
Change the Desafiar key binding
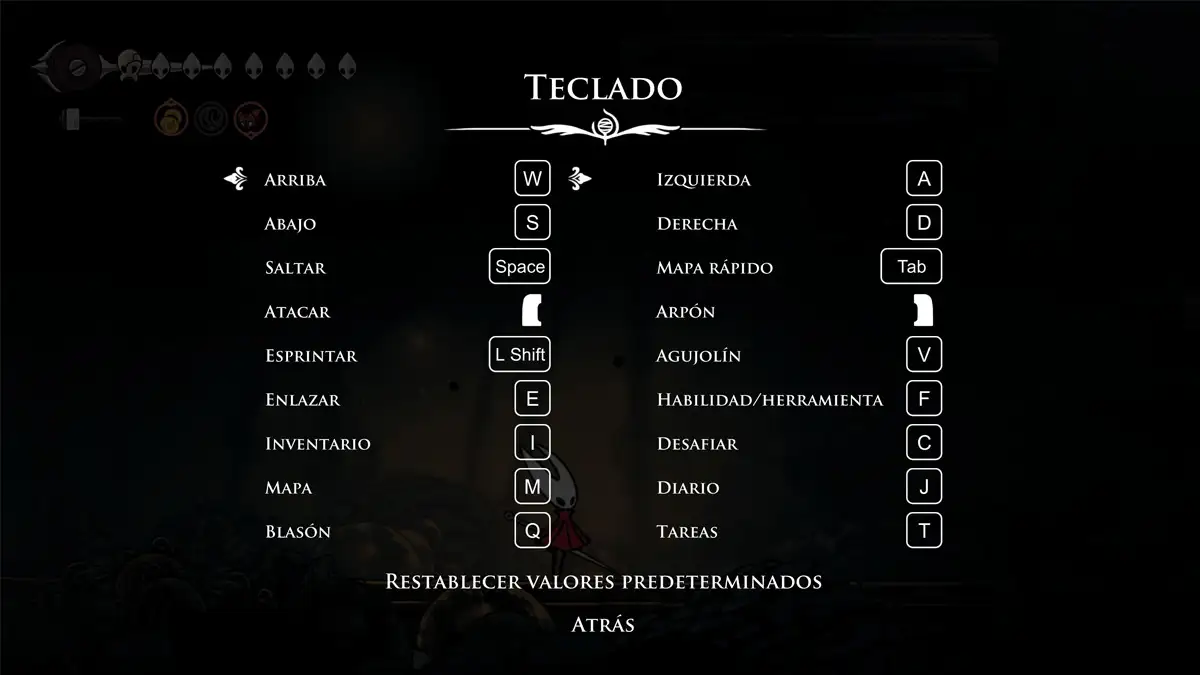[924, 443]
